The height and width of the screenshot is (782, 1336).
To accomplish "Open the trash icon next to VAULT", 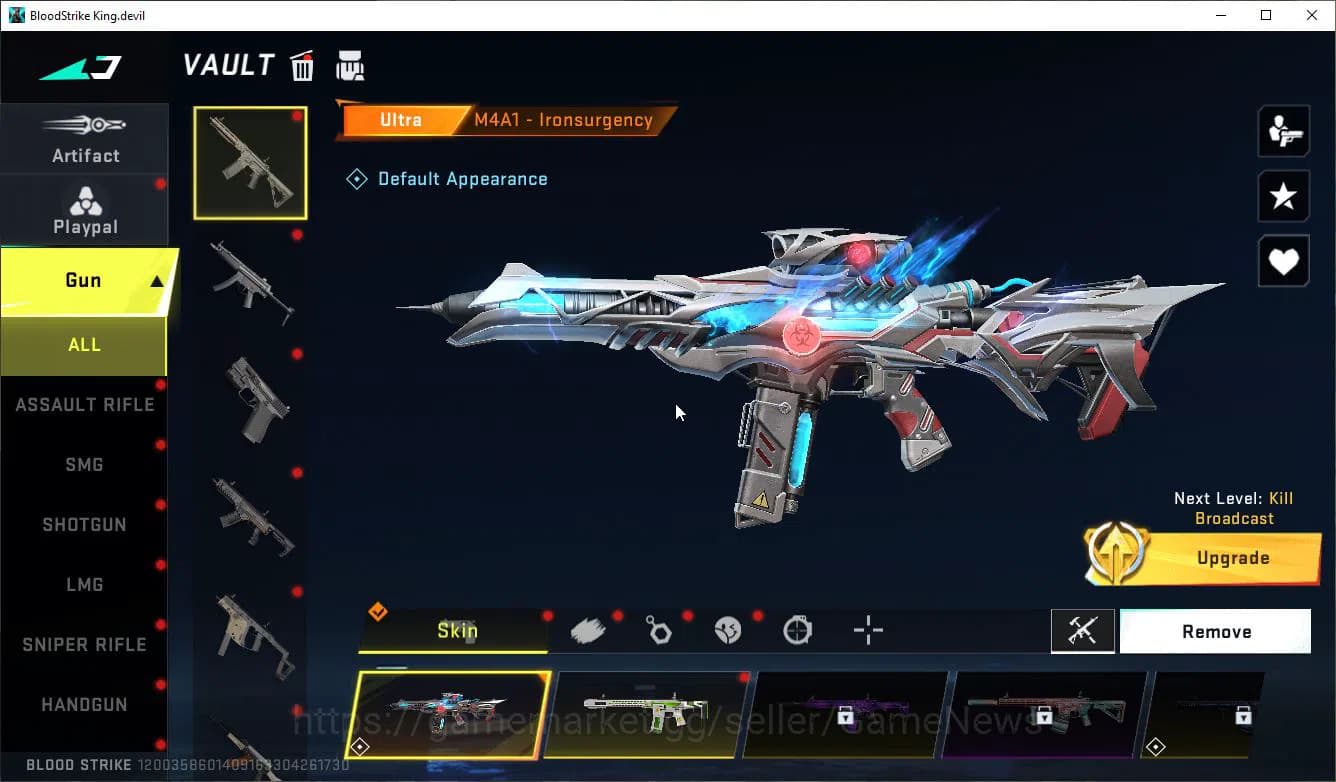I will coord(302,64).
